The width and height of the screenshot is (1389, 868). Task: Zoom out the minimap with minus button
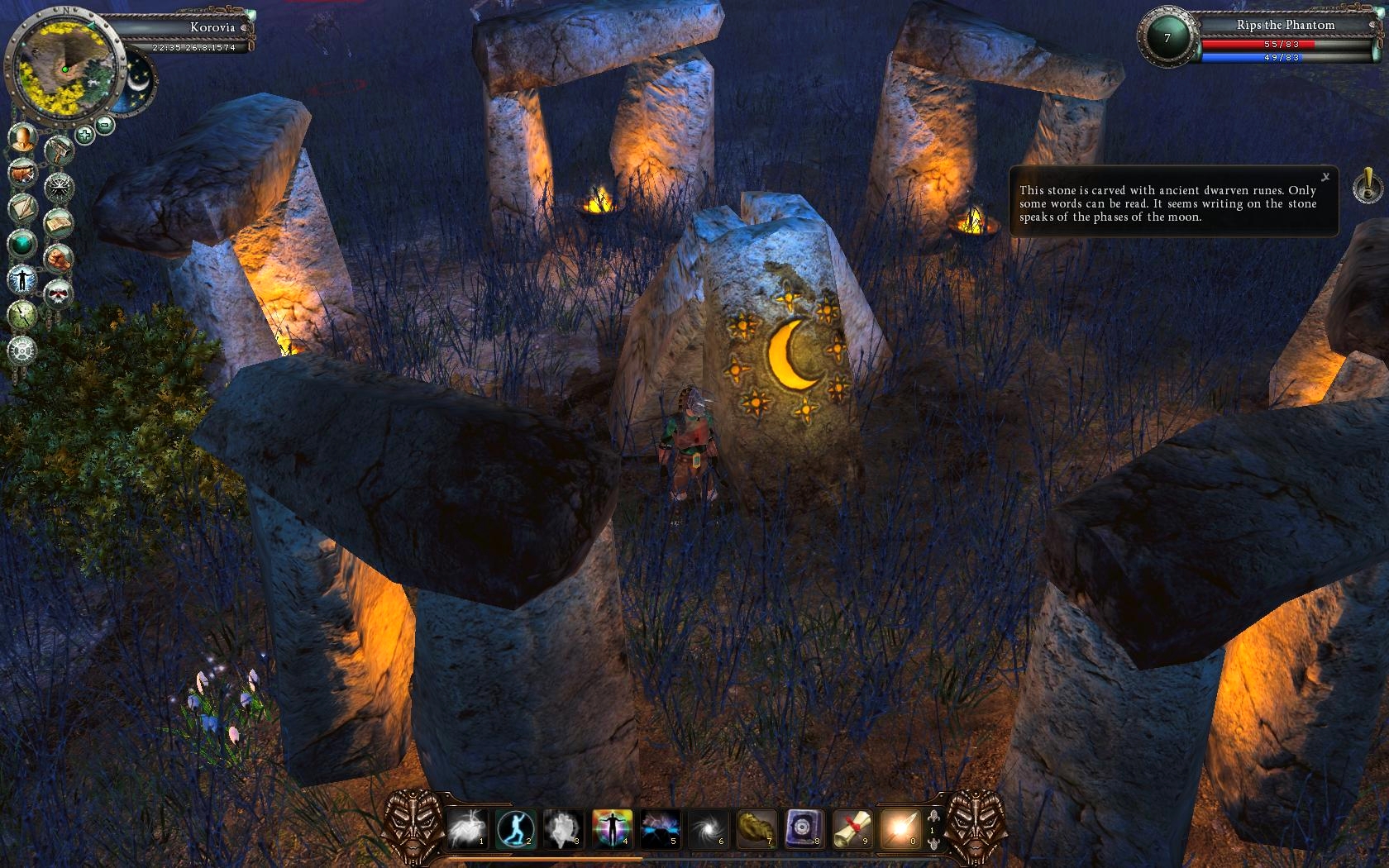[x=105, y=126]
